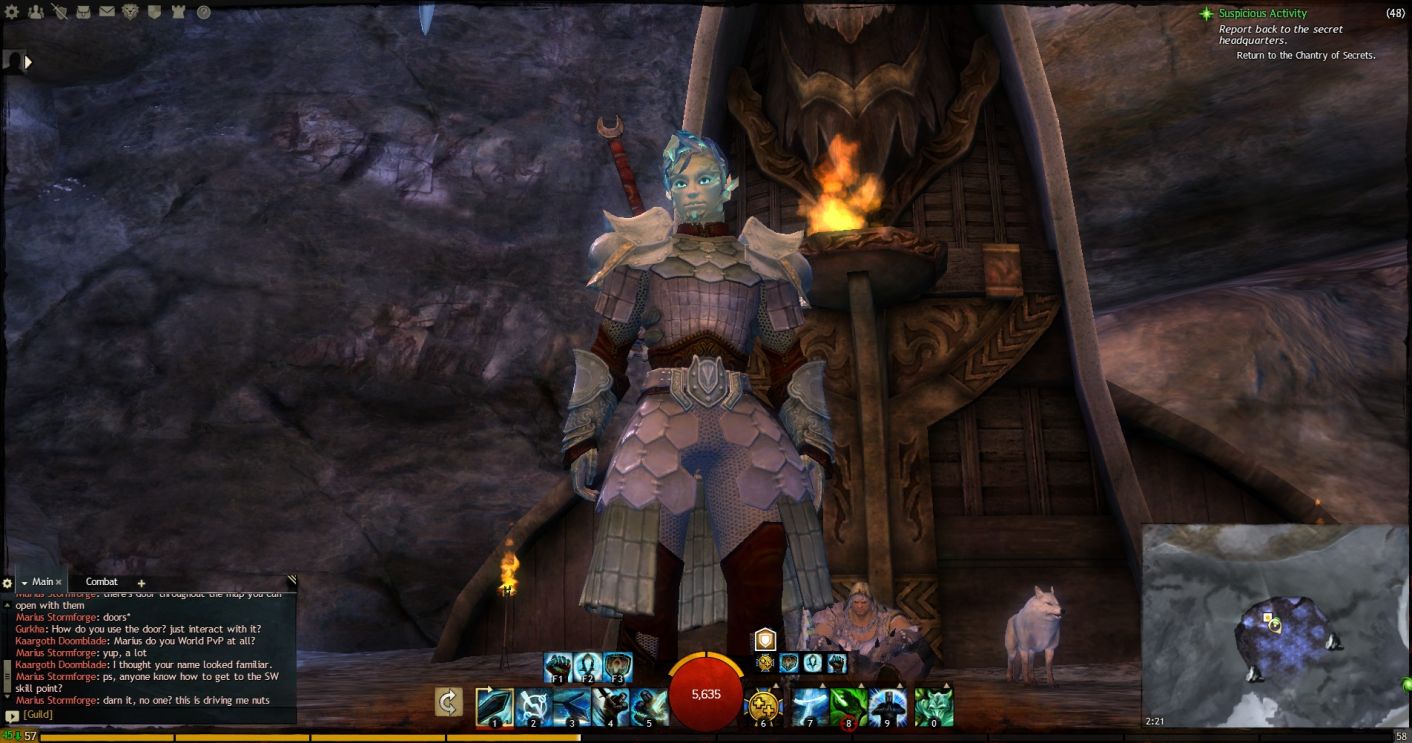Switch to the Combat chat tab
This screenshot has width=1412, height=743.
(x=101, y=582)
